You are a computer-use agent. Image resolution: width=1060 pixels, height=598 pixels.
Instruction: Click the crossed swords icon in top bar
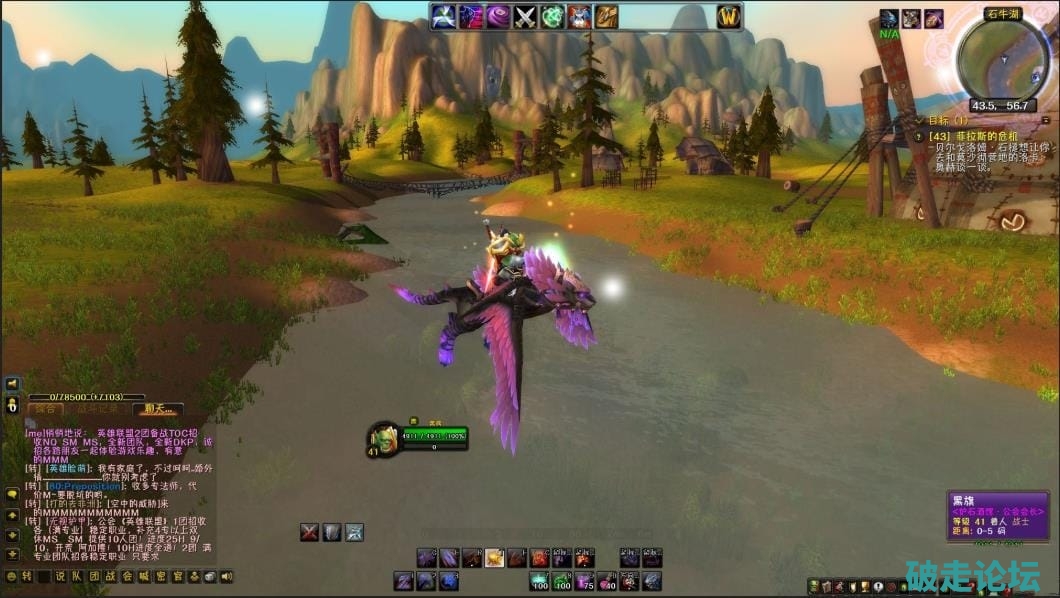526,16
